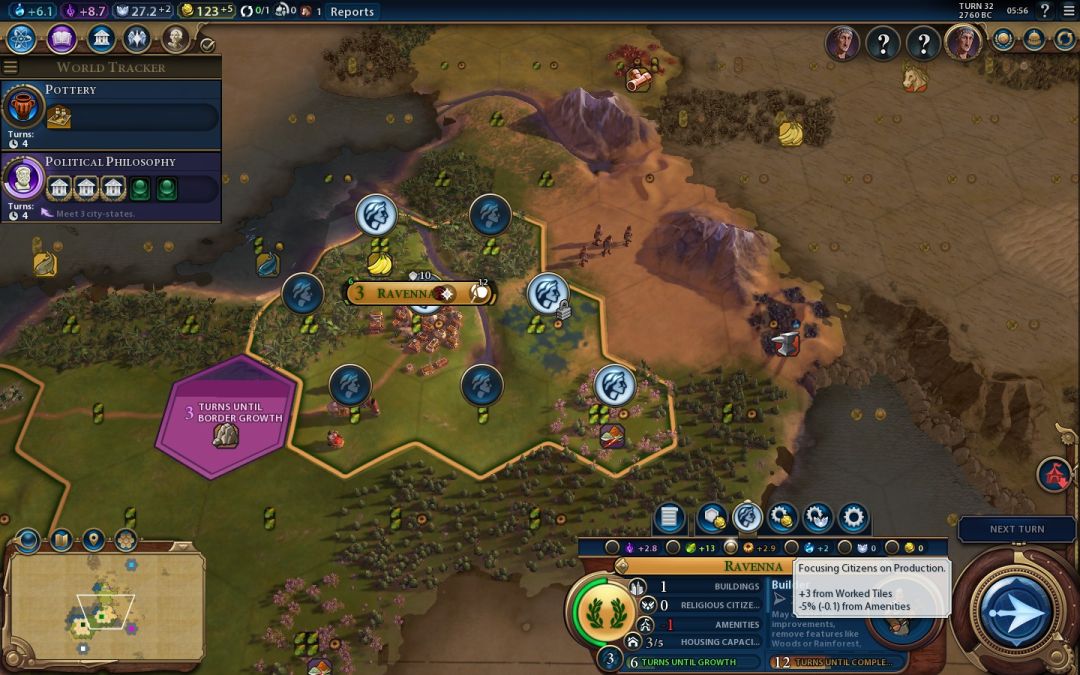1080x675 pixels.
Task: Open the religion winged icon
Action: pos(137,39)
